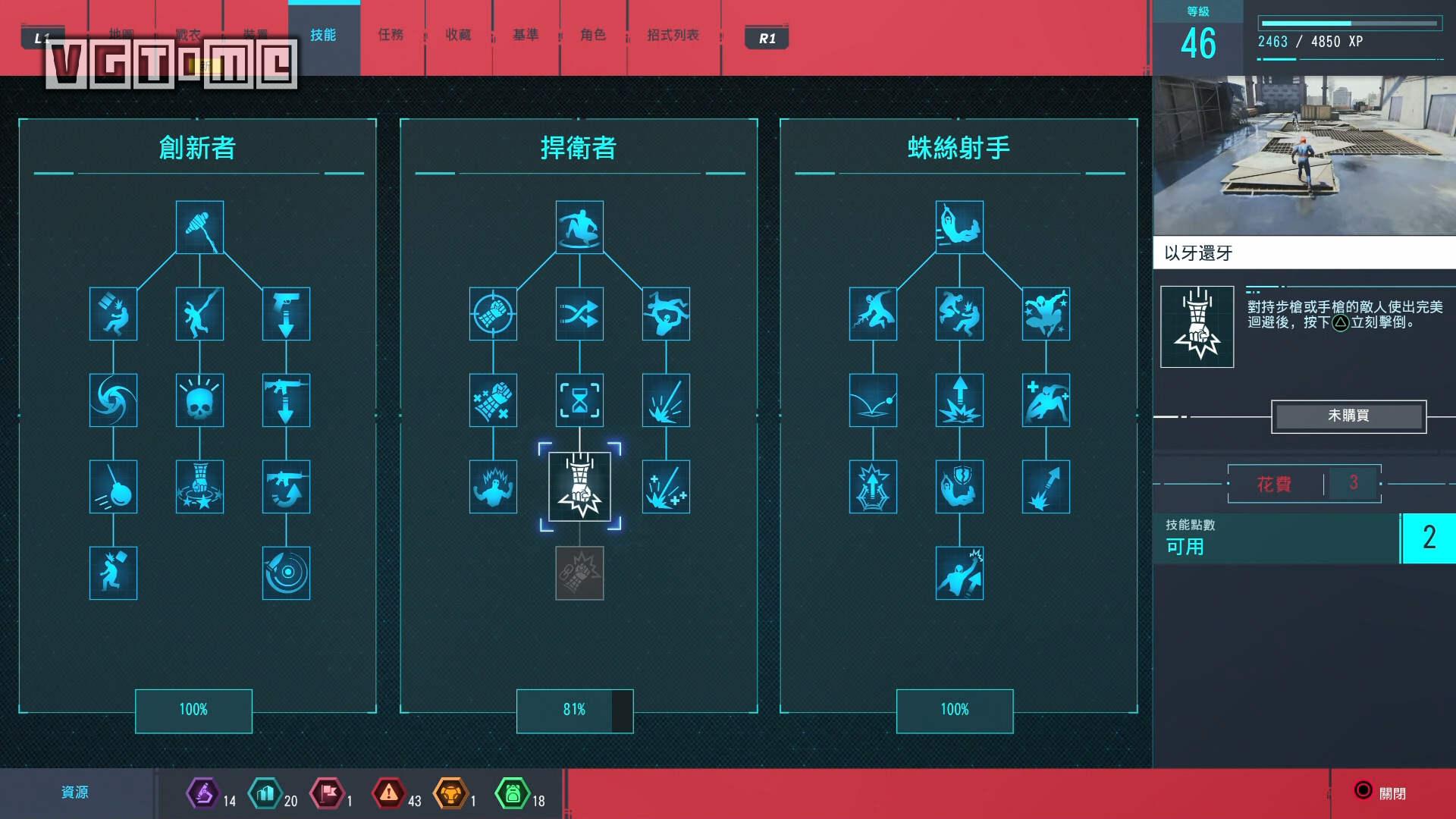Select the targeted fist skill icon
Image resolution: width=1456 pixels, height=819 pixels.
click(493, 313)
